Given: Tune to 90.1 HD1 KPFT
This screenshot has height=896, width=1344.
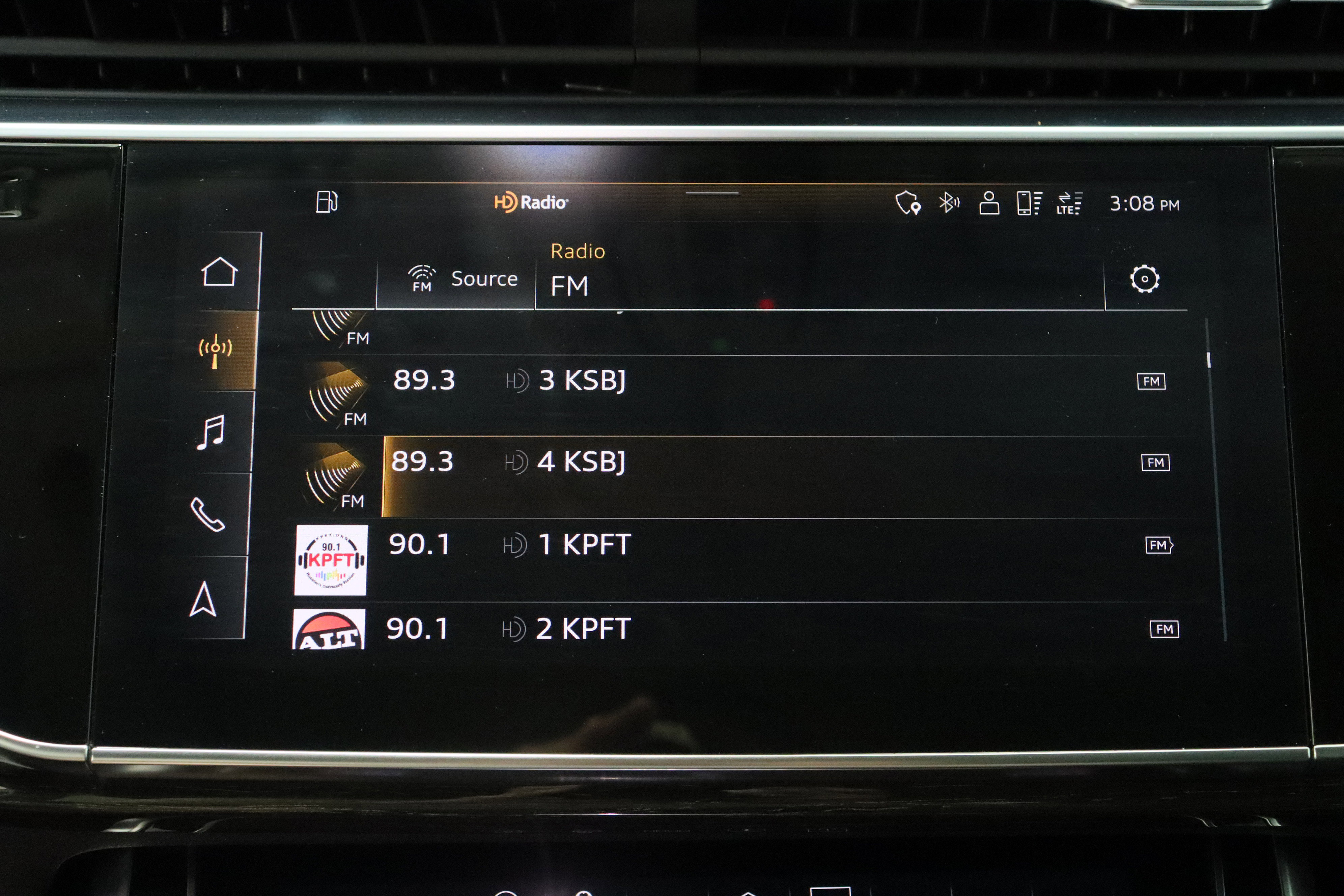Looking at the screenshot, I should pos(686,544).
